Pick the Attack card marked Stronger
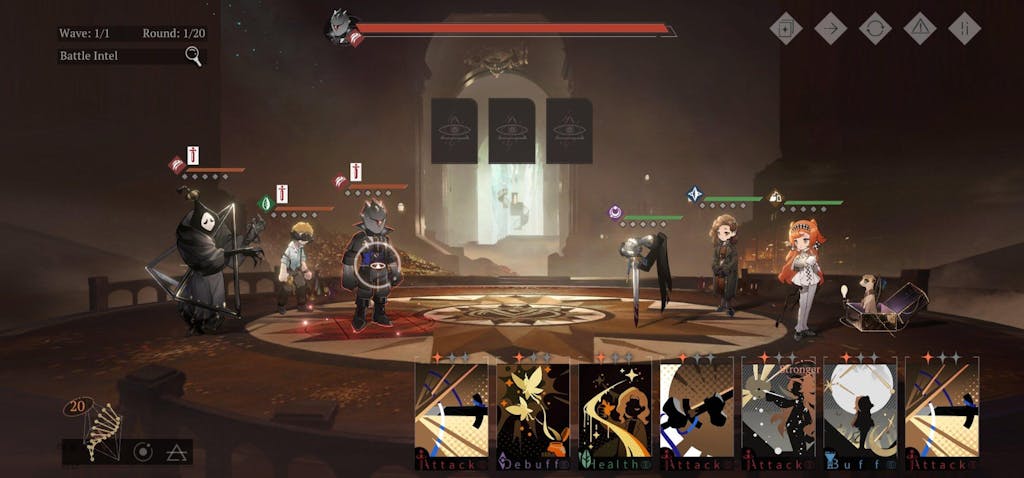Viewport: 1024px width, 478px height. point(778,412)
